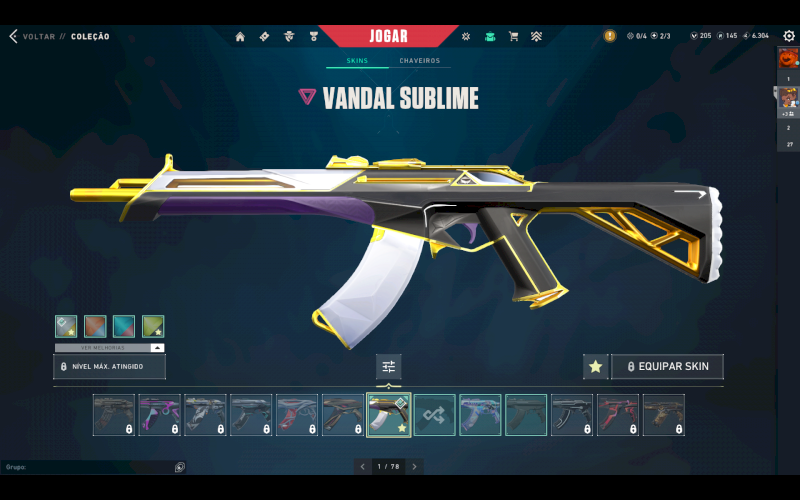The image size is (800, 500).
Task: Select the orange color variant swatch
Action: point(95,326)
